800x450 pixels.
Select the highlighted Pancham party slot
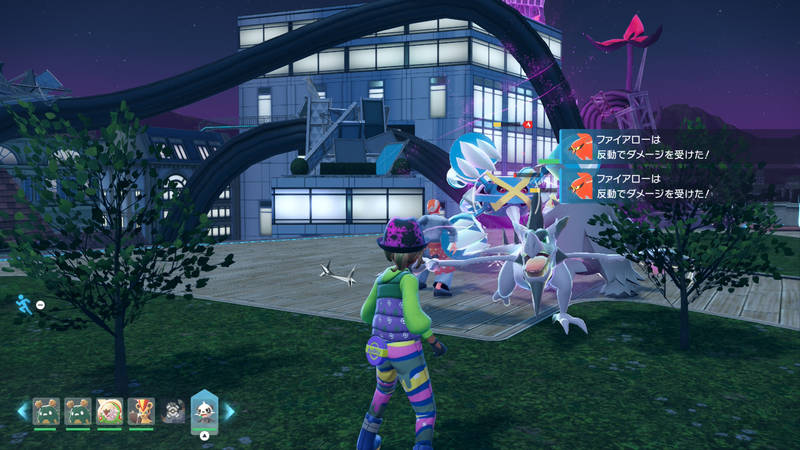coord(205,410)
